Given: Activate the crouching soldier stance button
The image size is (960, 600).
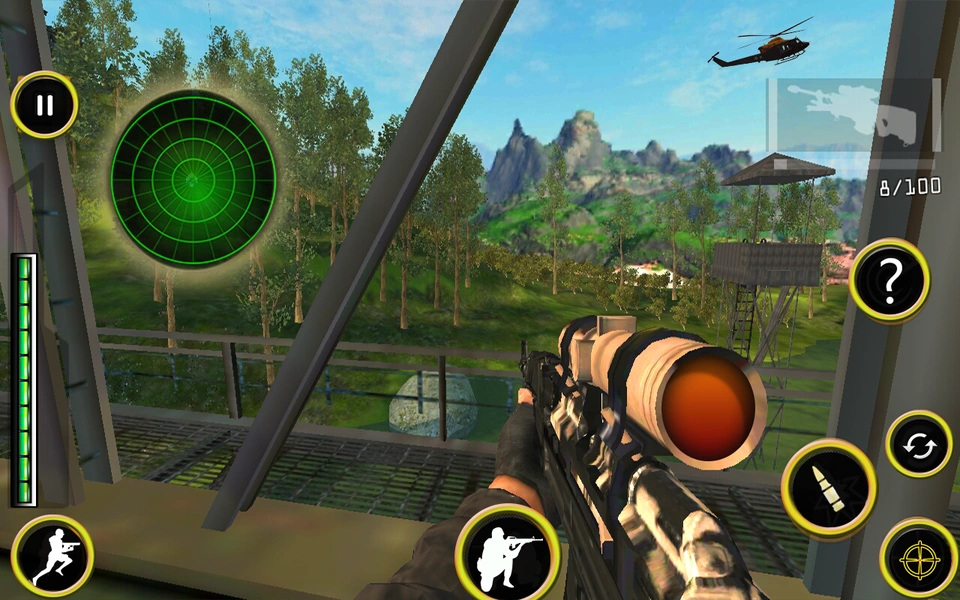Looking at the screenshot, I should click(x=505, y=553).
